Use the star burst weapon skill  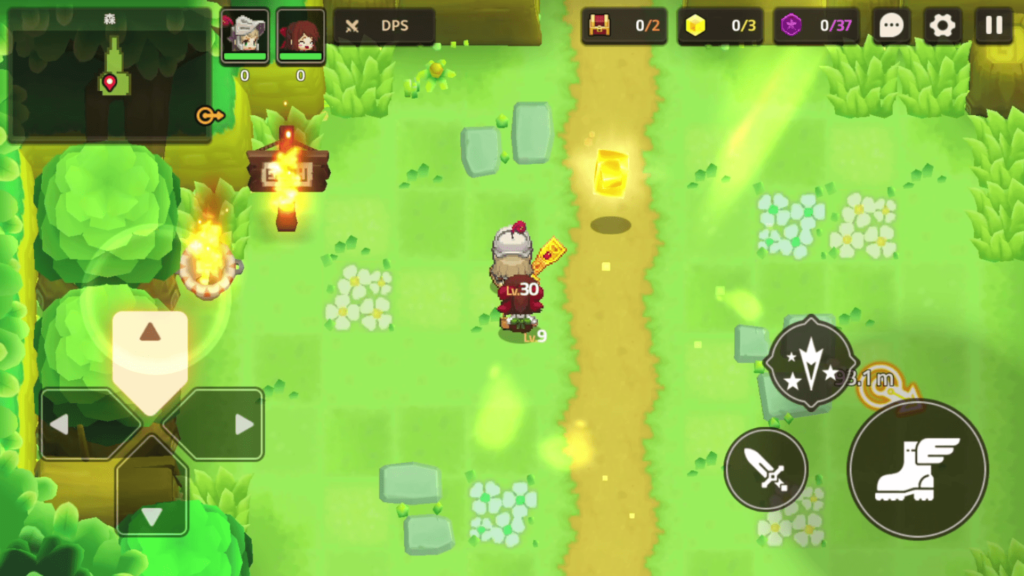point(810,362)
